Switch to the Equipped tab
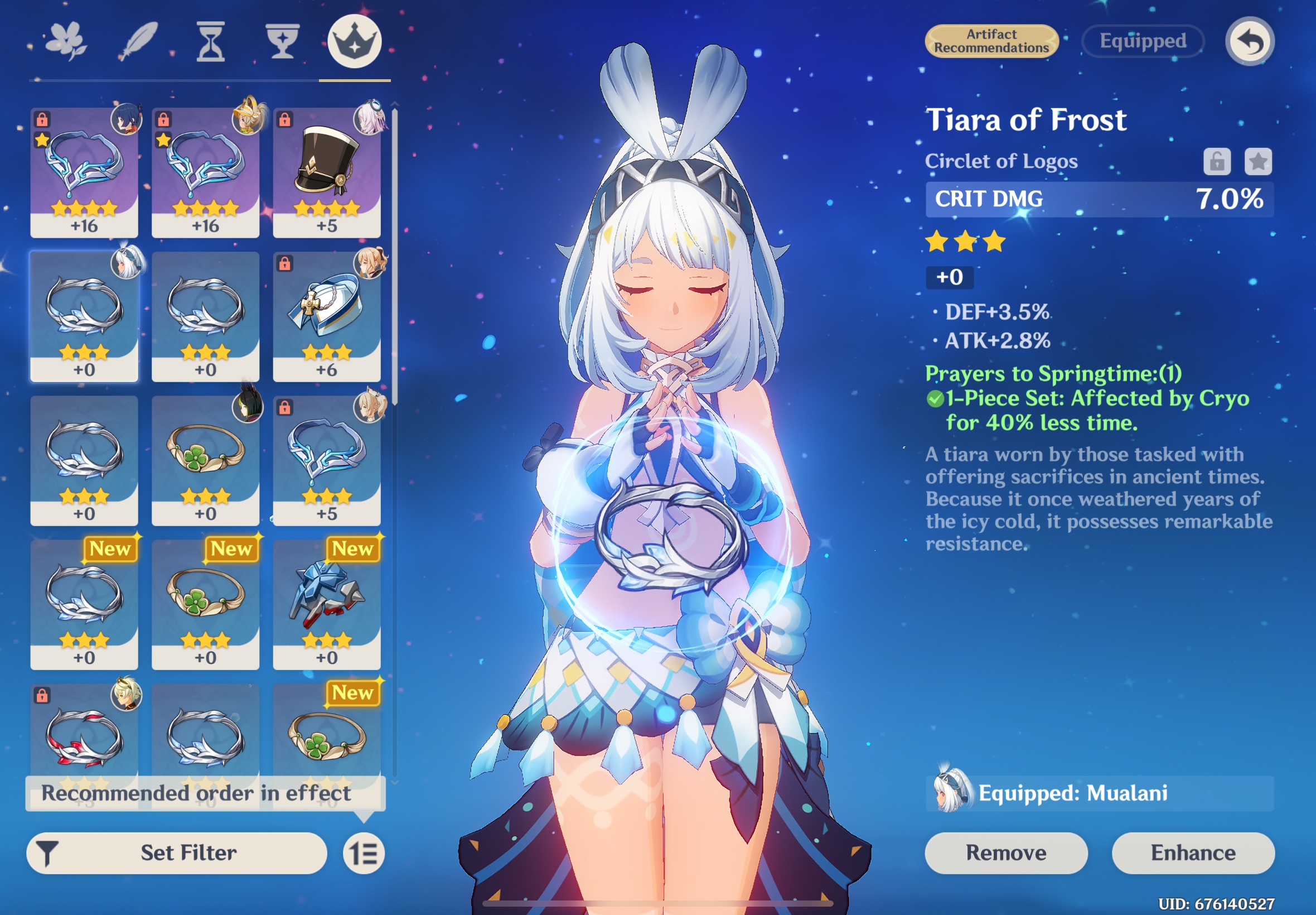The height and width of the screenshot is (915, 1316). pos(1143,41)
